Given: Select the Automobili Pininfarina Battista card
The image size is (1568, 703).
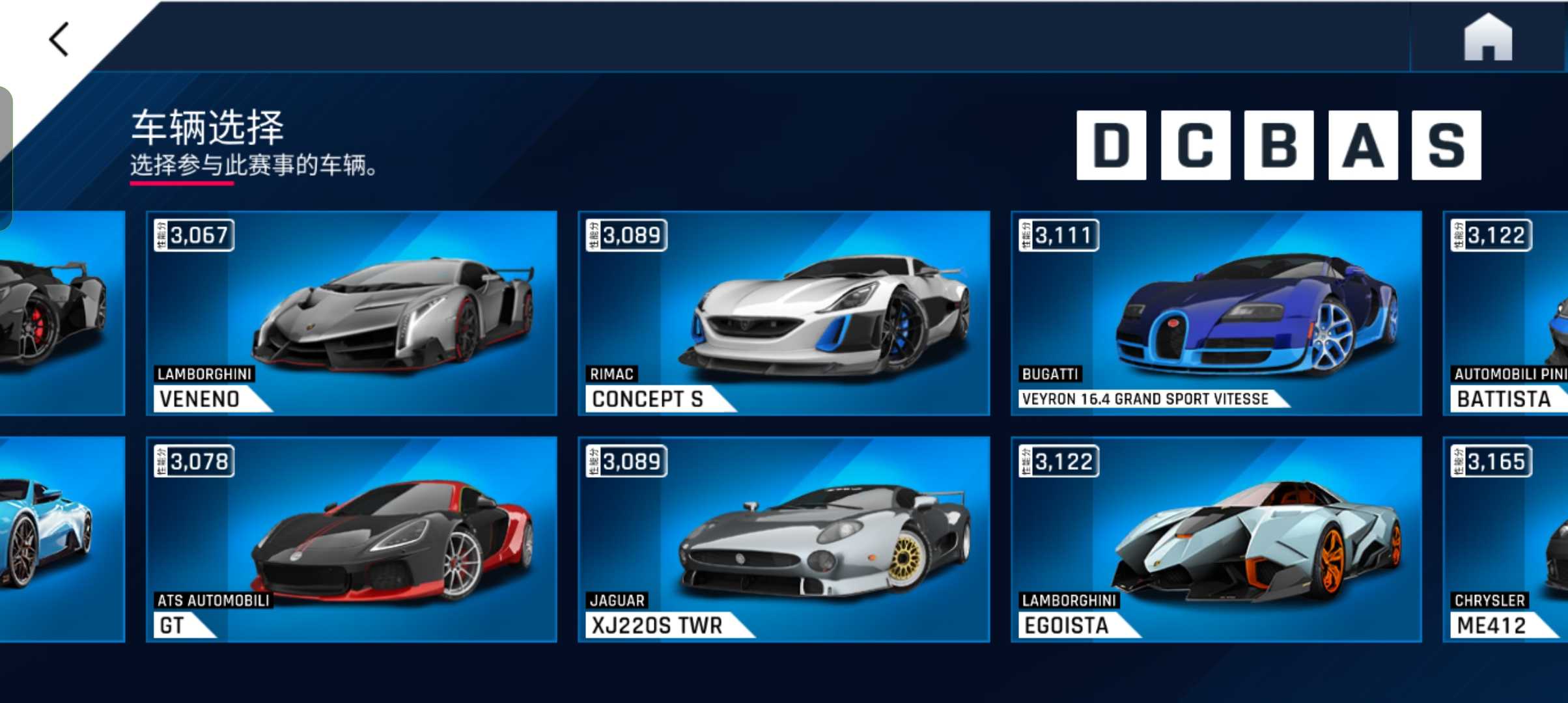Looking at the screenshot, I should pyautogui.click(x=1505, y=313).
